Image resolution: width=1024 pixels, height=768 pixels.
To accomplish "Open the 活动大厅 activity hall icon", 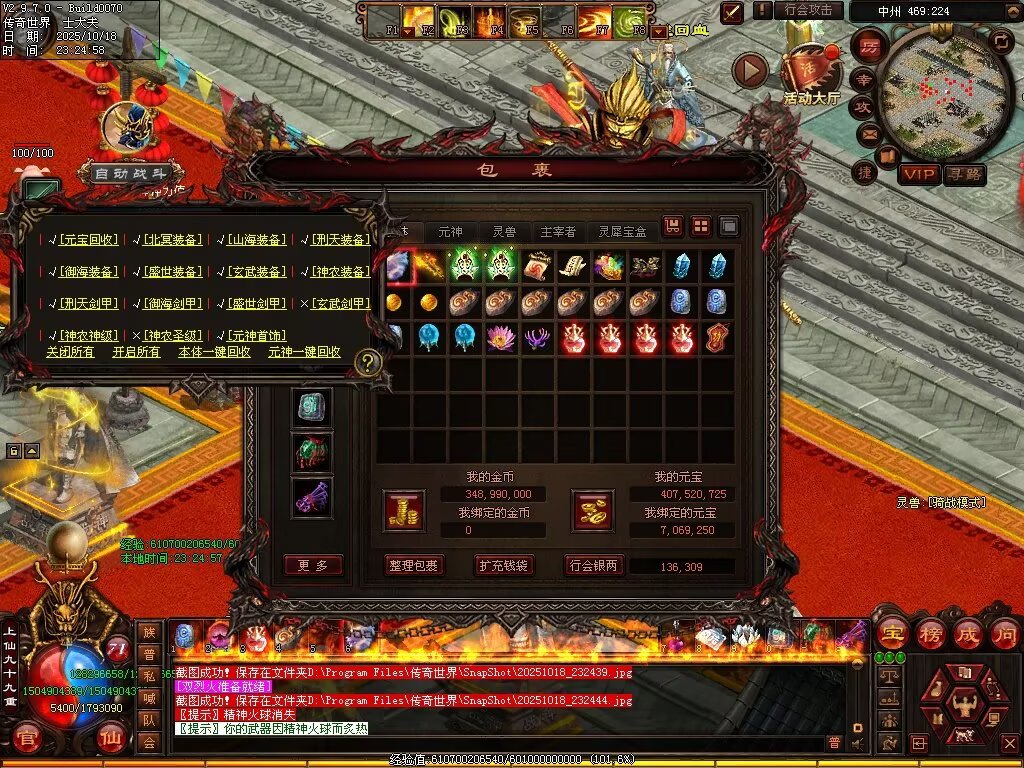I will point(811,75).
